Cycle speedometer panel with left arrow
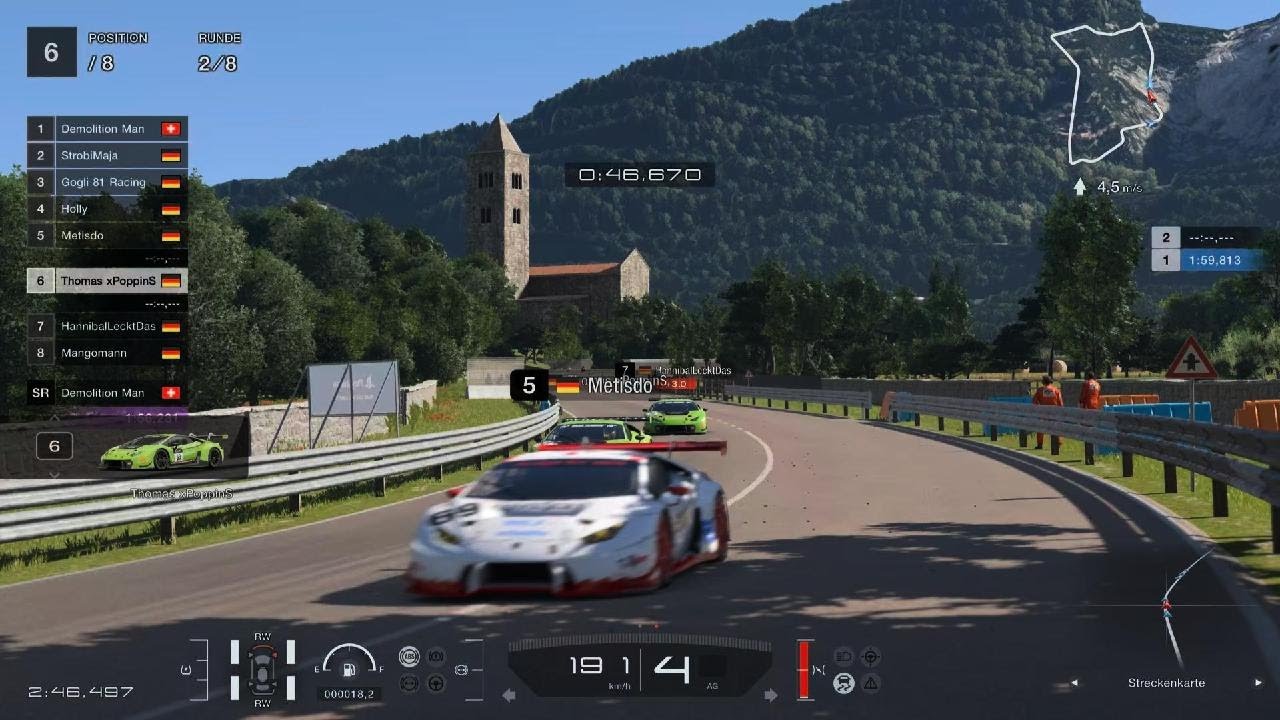 click(508, 695)
